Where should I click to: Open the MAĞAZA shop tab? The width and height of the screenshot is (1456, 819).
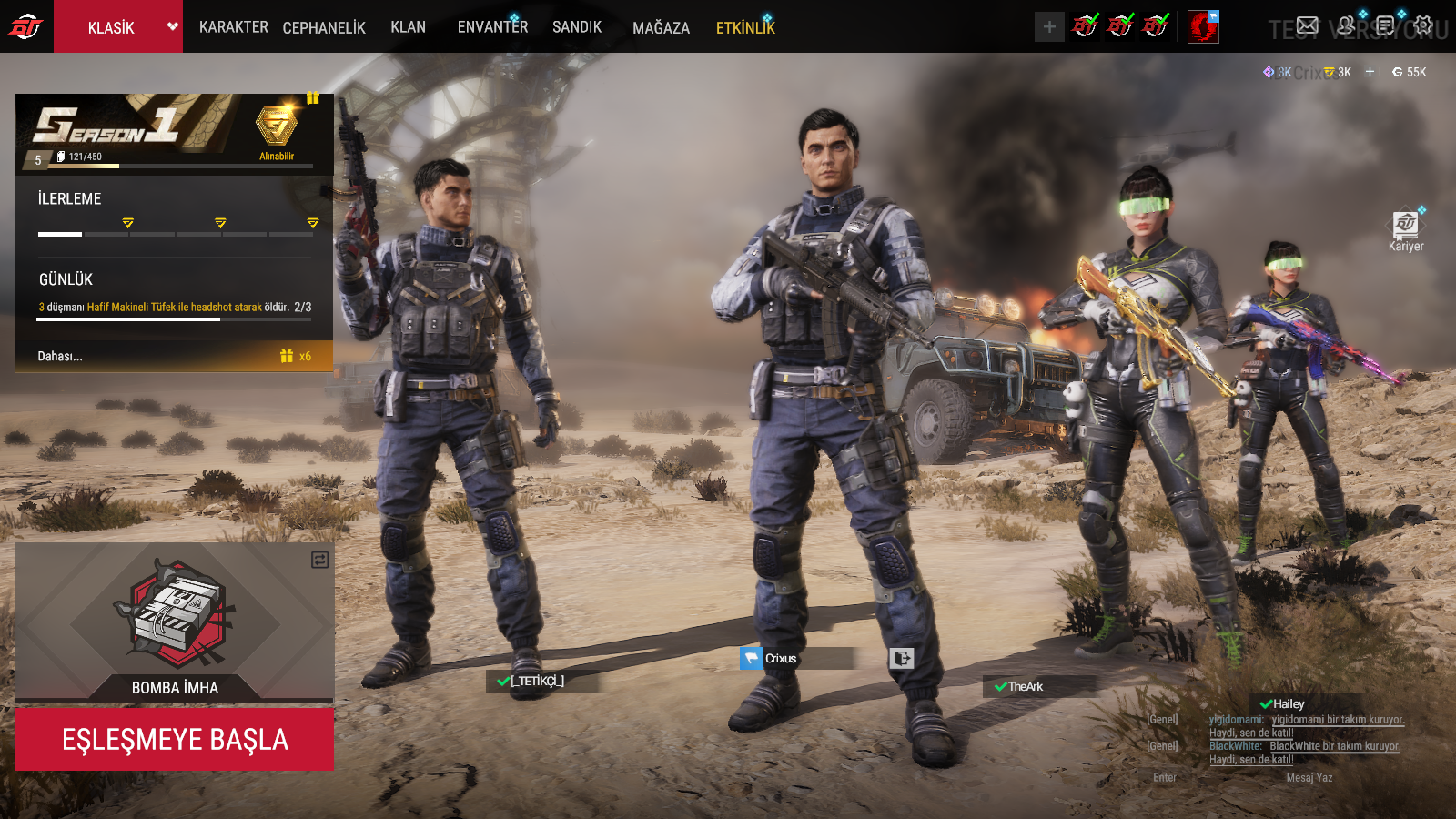661,28
